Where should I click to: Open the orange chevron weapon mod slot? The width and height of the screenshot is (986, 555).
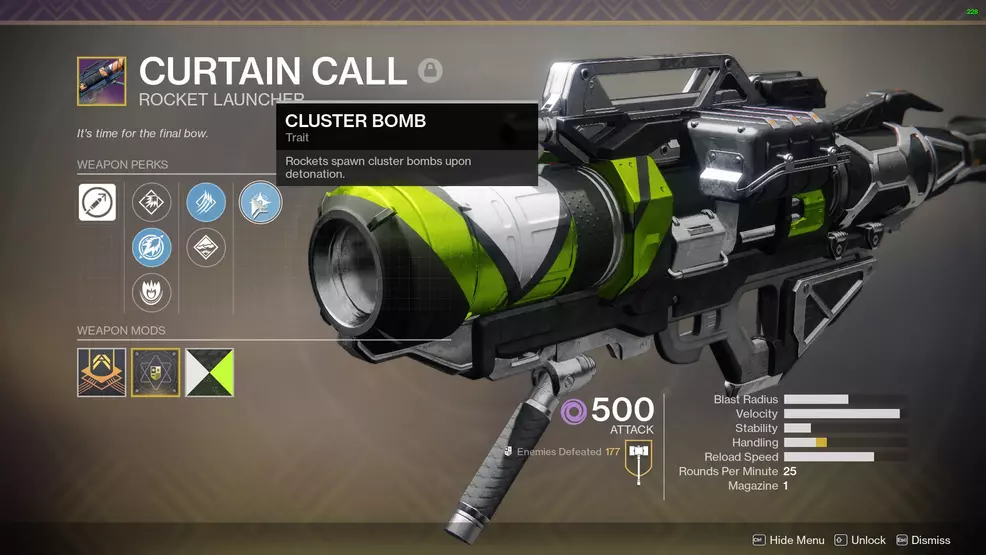102,373
